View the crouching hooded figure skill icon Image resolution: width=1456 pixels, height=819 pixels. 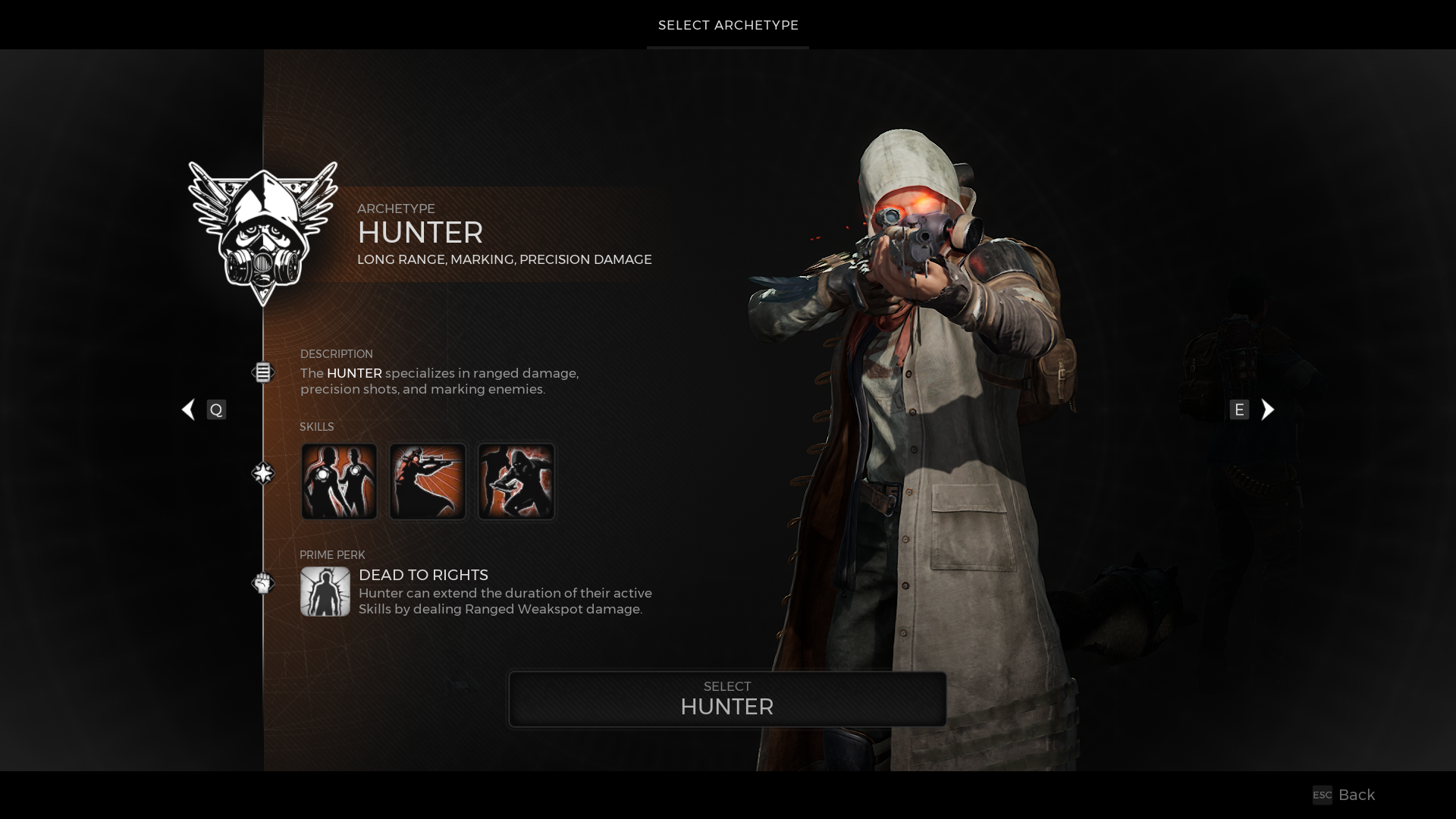516,482
